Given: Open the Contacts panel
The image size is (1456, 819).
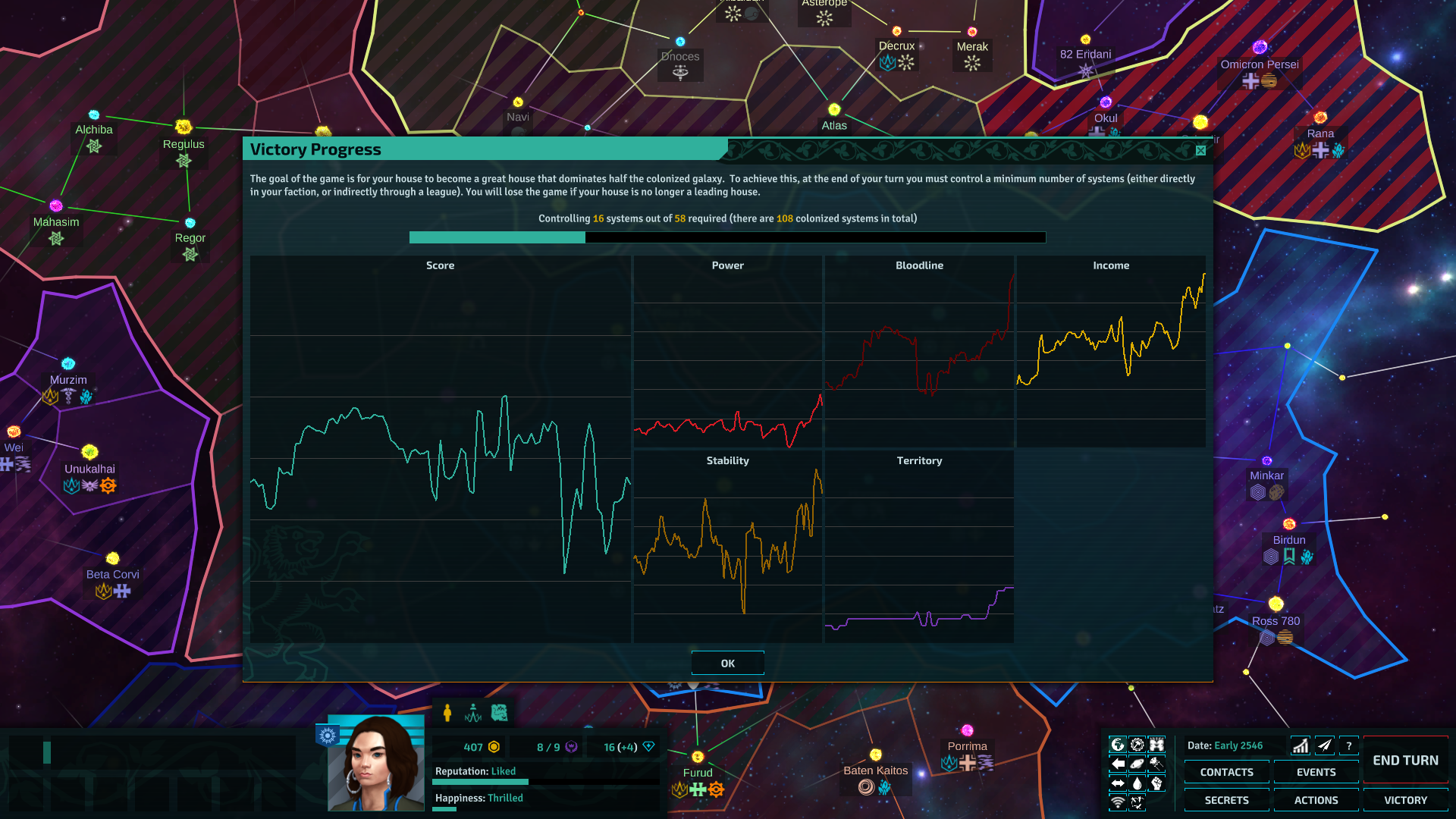Looking at the screenshot, I should (x=1226, y=772).
